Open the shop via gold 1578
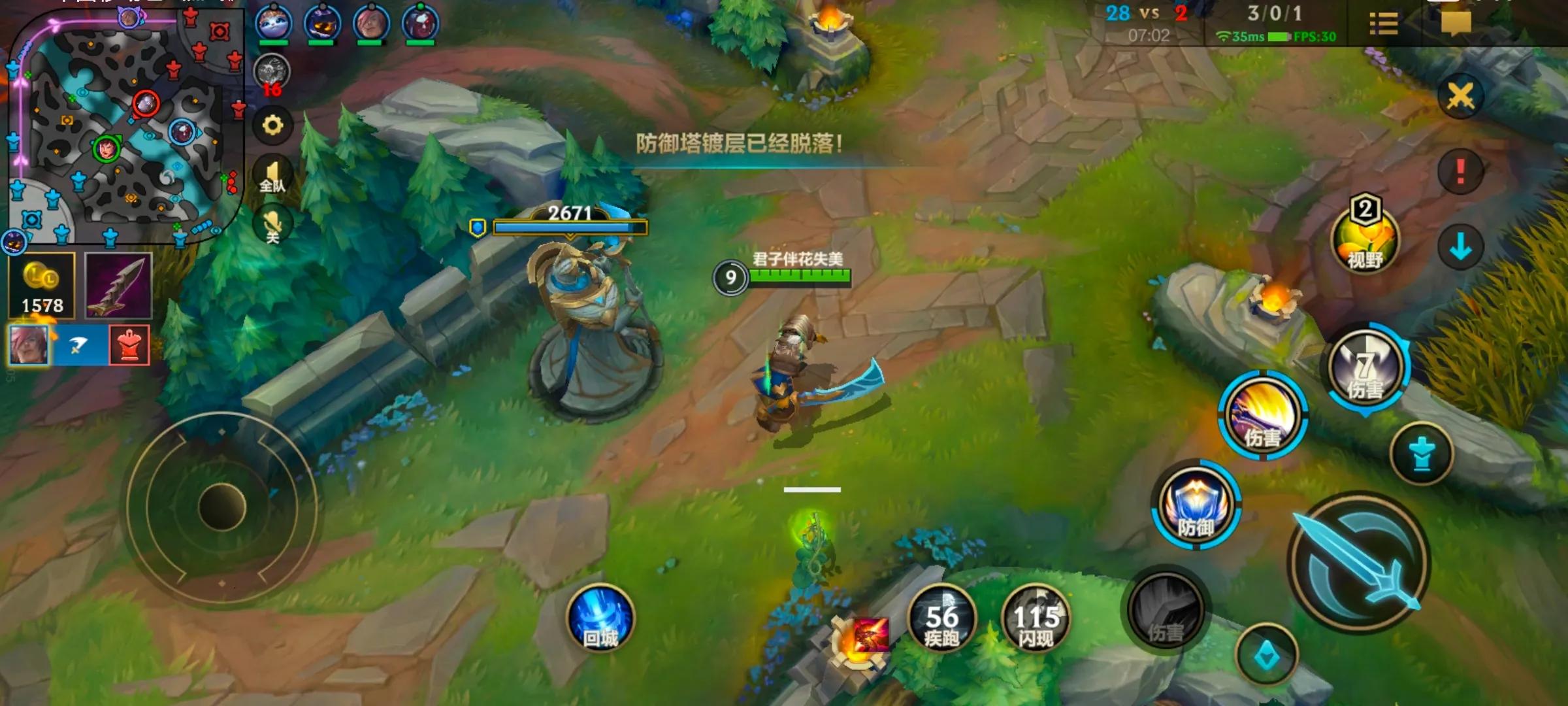This screenshot has width=1568, height=706. pos(42,286)
